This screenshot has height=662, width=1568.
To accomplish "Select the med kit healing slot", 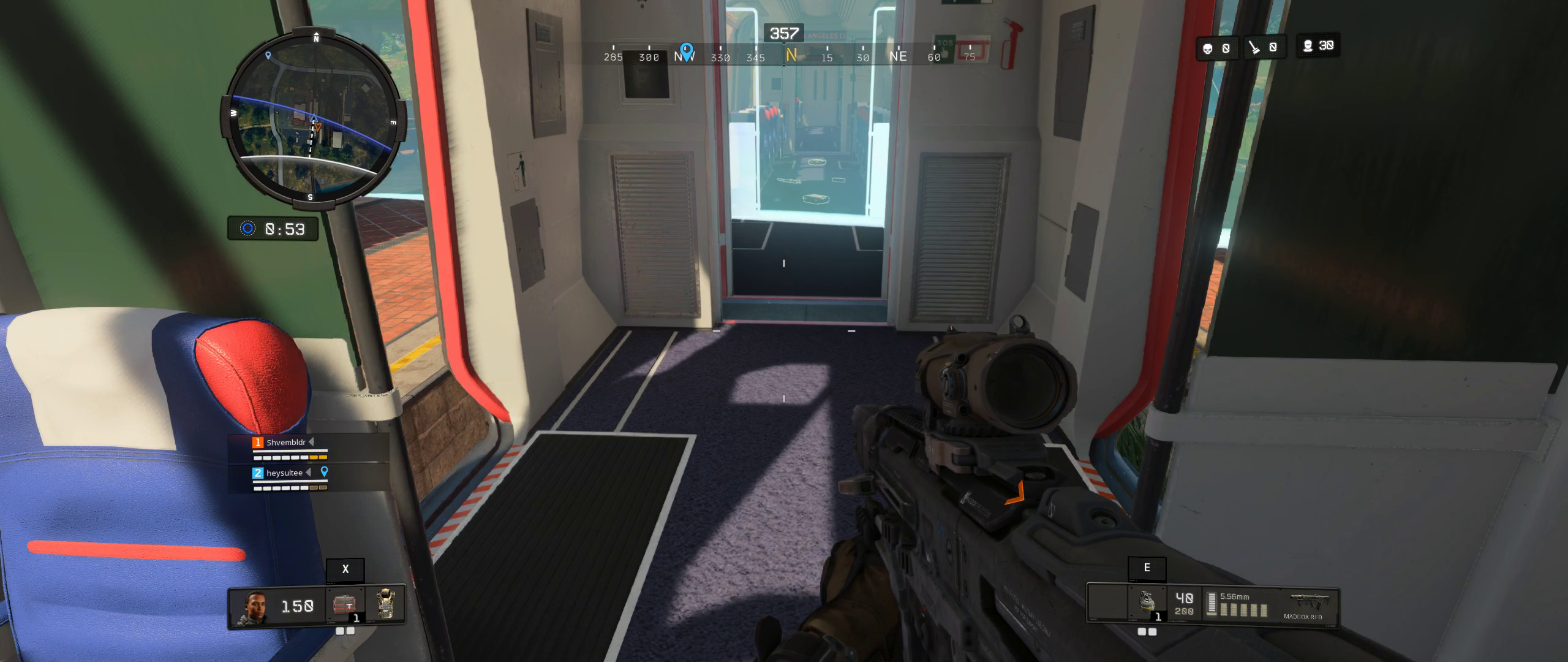I will 345,605.
